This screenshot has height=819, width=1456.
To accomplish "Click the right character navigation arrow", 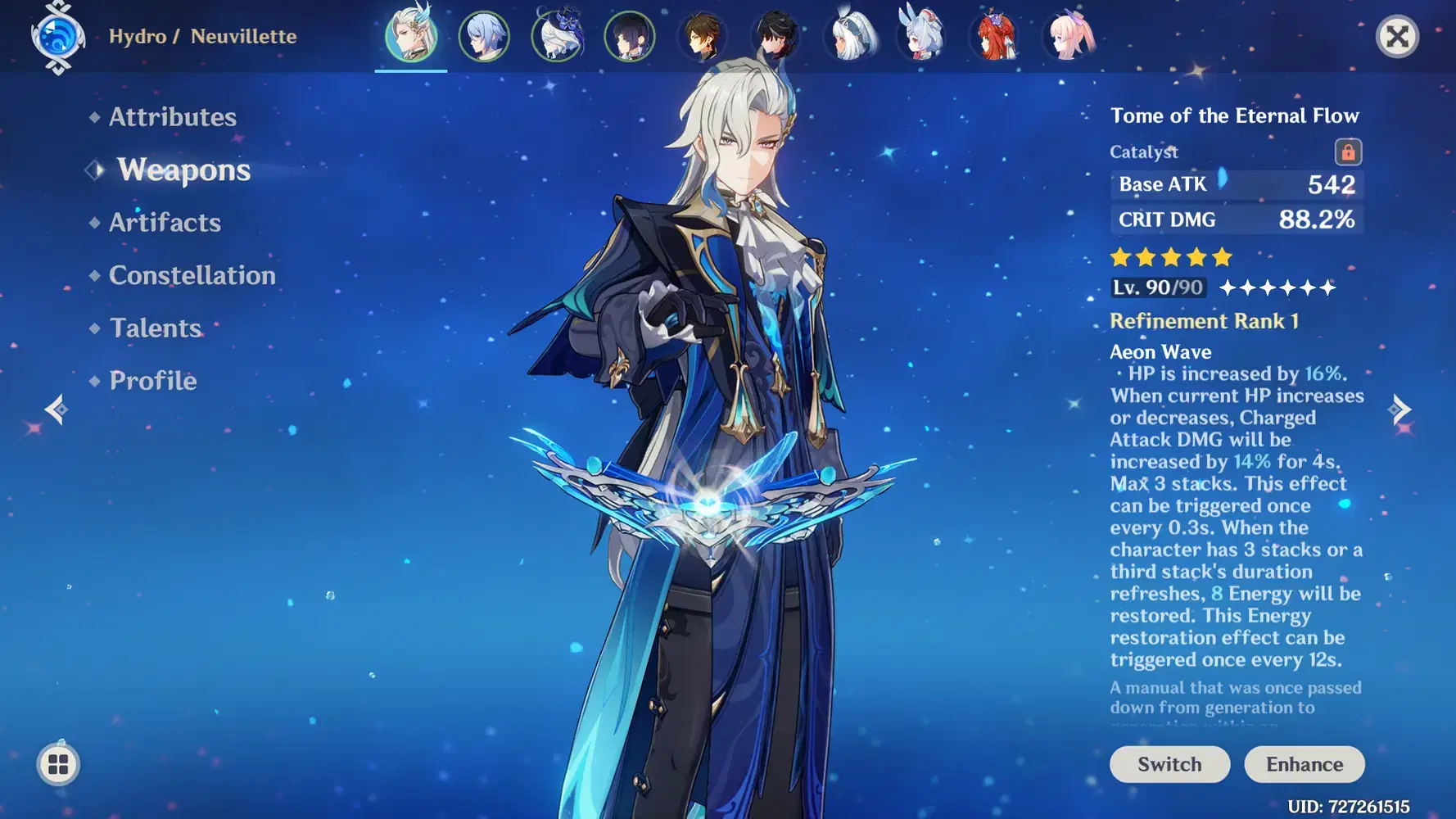I will pyautogui.click(x=1402, y=408).
